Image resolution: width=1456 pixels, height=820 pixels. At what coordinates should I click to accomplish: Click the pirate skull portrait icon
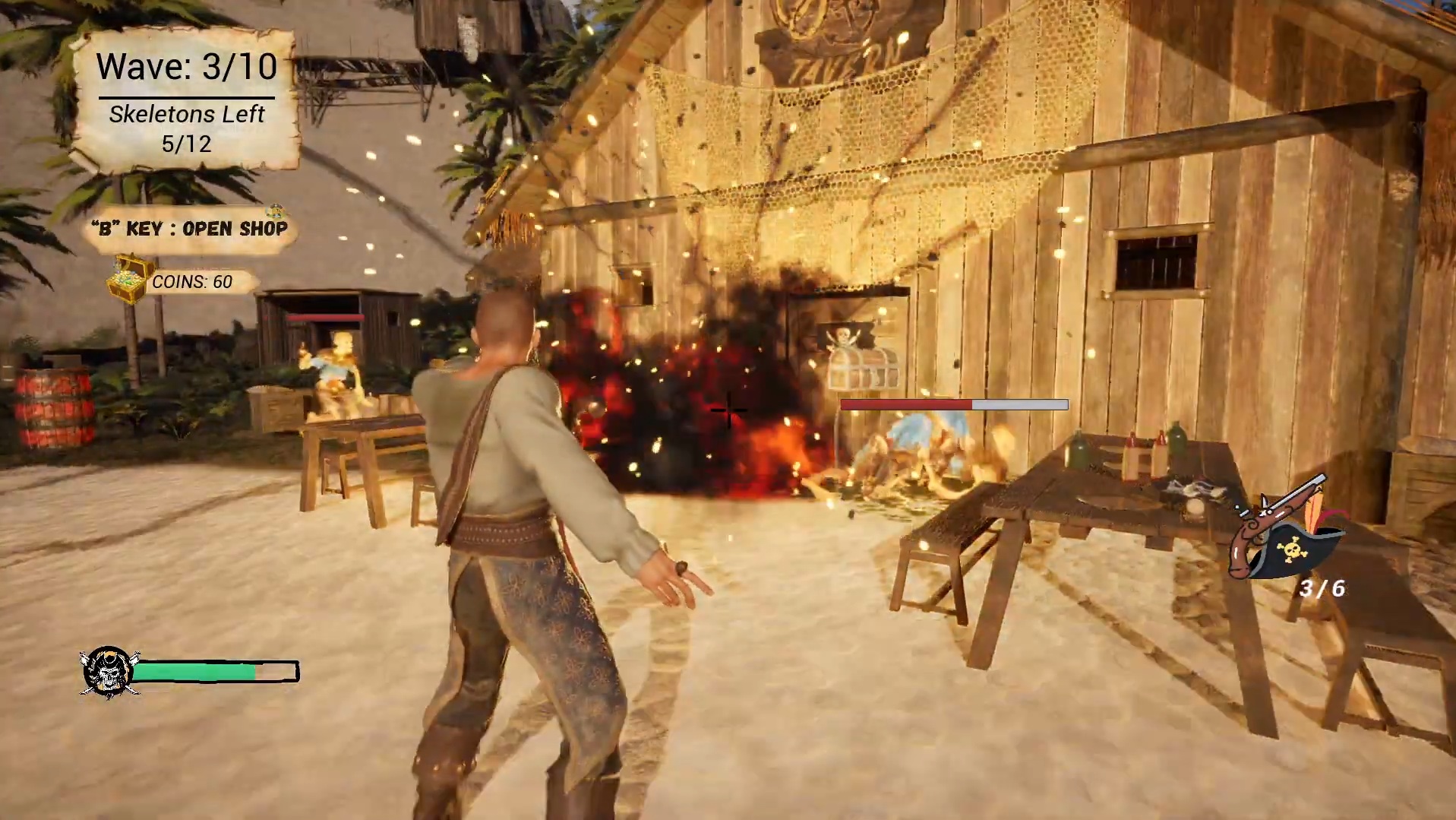point(108,673)
